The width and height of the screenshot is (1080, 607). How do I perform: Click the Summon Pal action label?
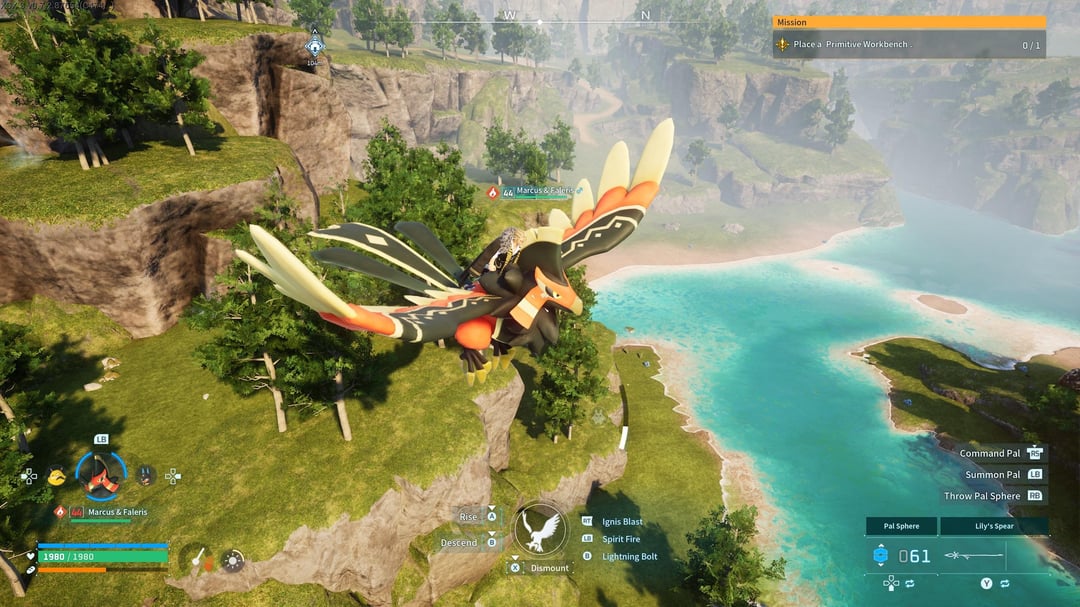(x=992, y=475)
